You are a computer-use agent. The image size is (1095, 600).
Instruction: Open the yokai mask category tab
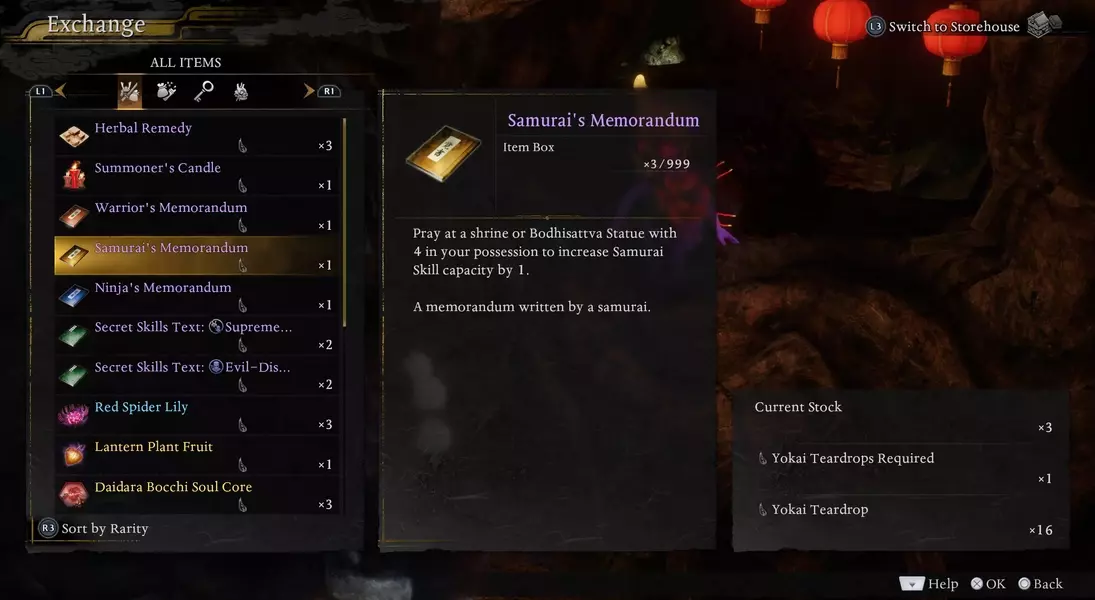tap(241, 92)
